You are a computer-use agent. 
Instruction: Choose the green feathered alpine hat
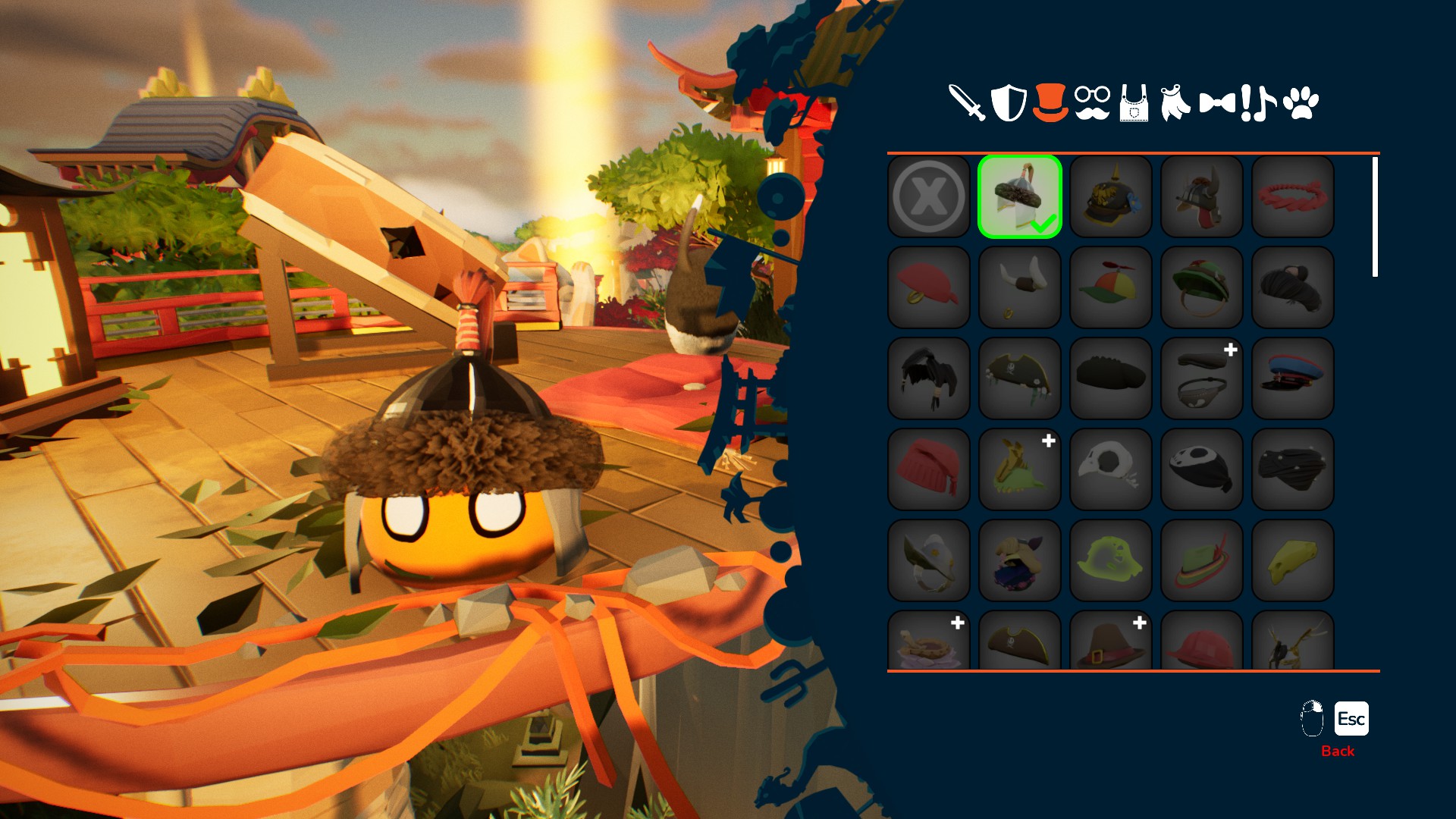coord(1202,560)
